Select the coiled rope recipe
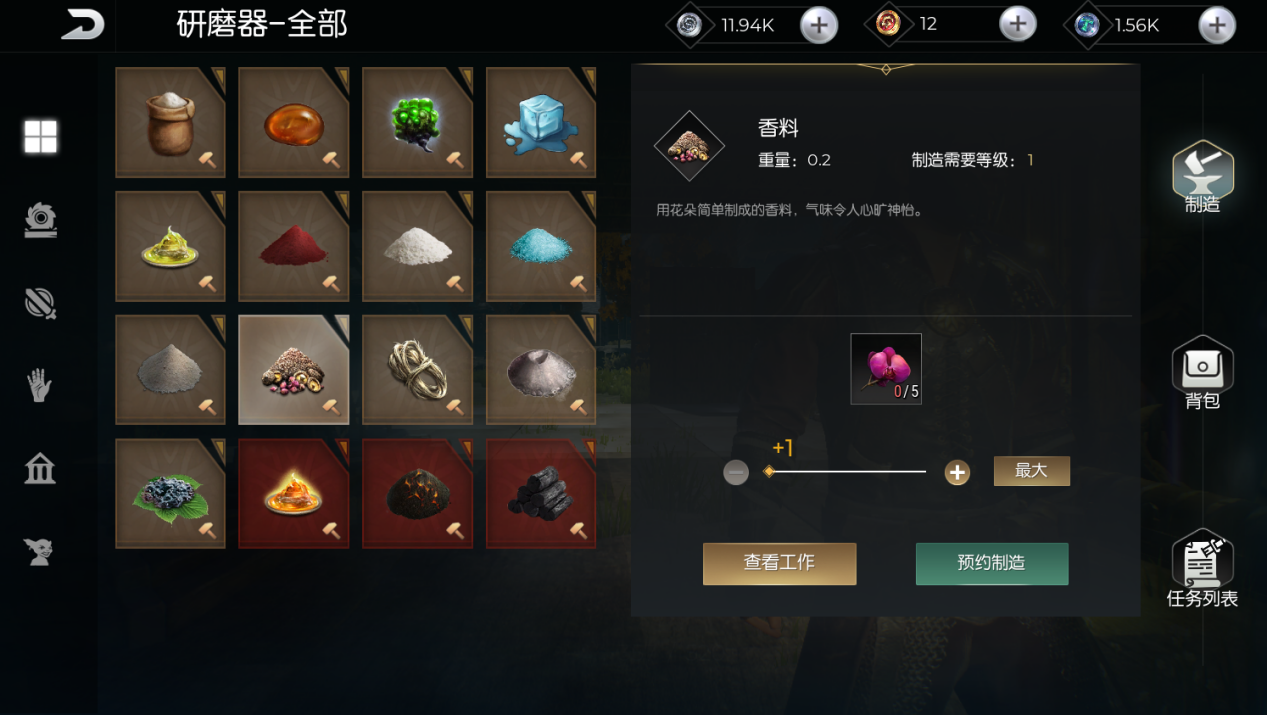Viewport: 1267px width, 715px height. [417, 370]
